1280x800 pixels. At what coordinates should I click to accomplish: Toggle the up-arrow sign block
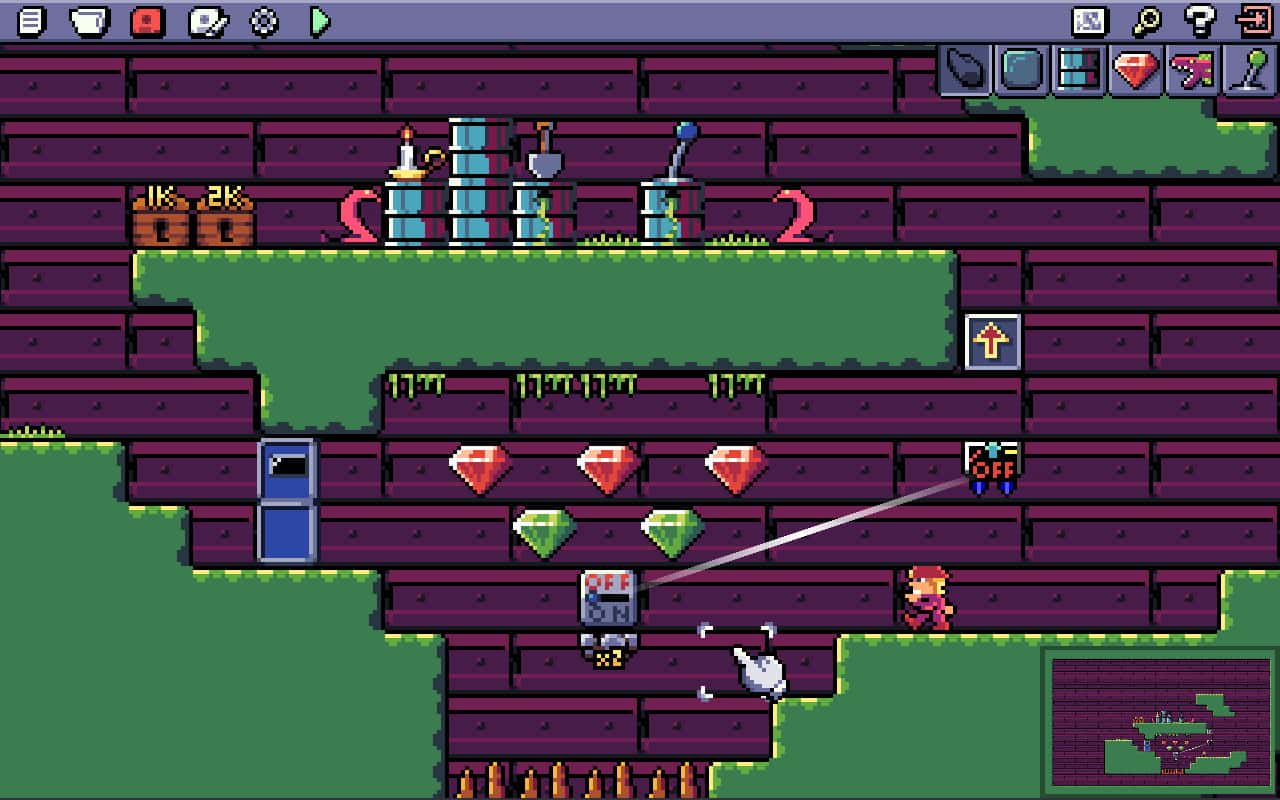click(993, 341)
